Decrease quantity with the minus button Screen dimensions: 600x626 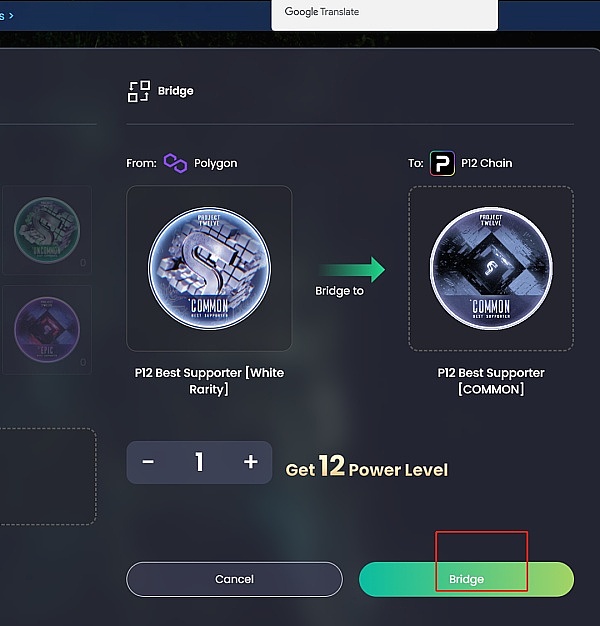(x=148, y=462)
